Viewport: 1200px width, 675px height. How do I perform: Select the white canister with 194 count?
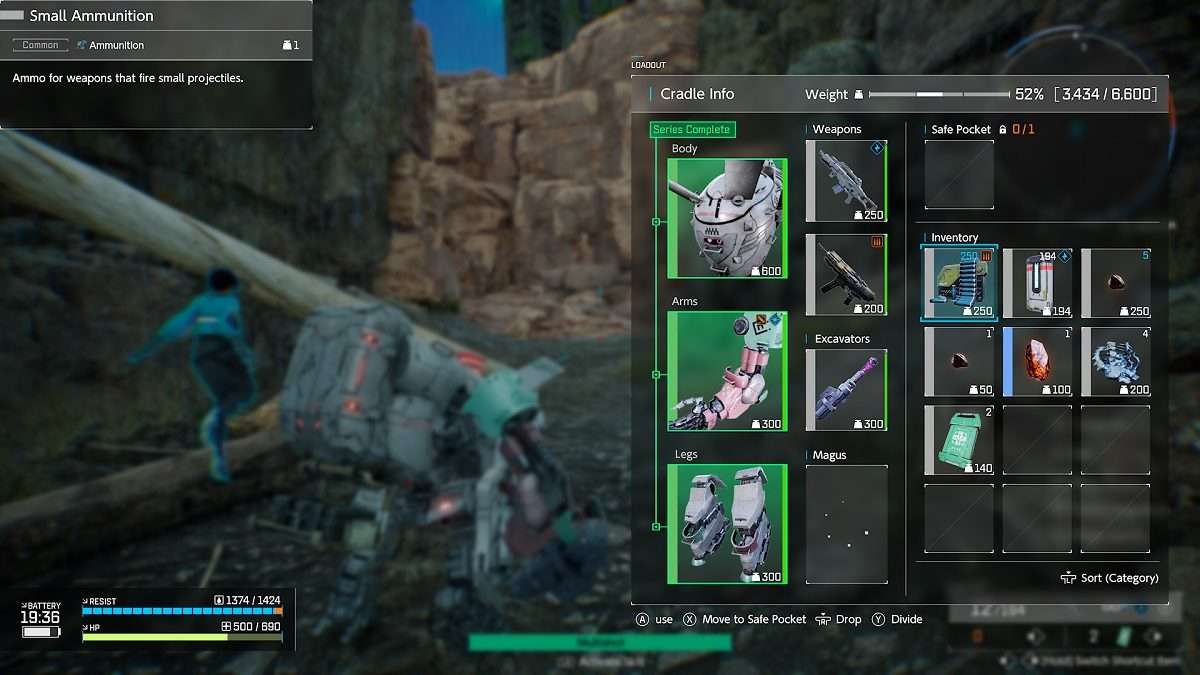(1037, 284)
